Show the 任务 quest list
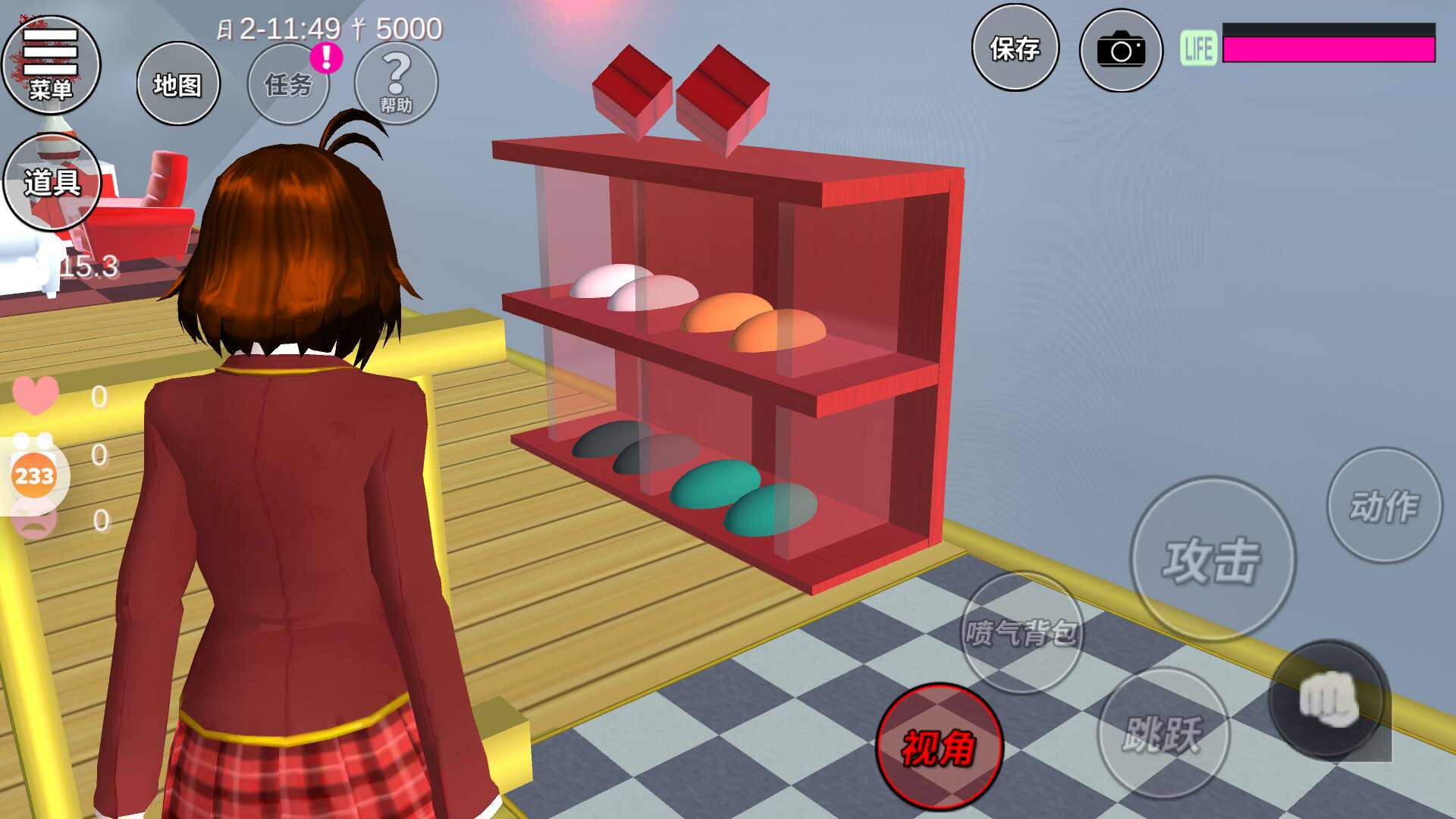This screenshot has width=1456, height=819. (x=288, y=84)
